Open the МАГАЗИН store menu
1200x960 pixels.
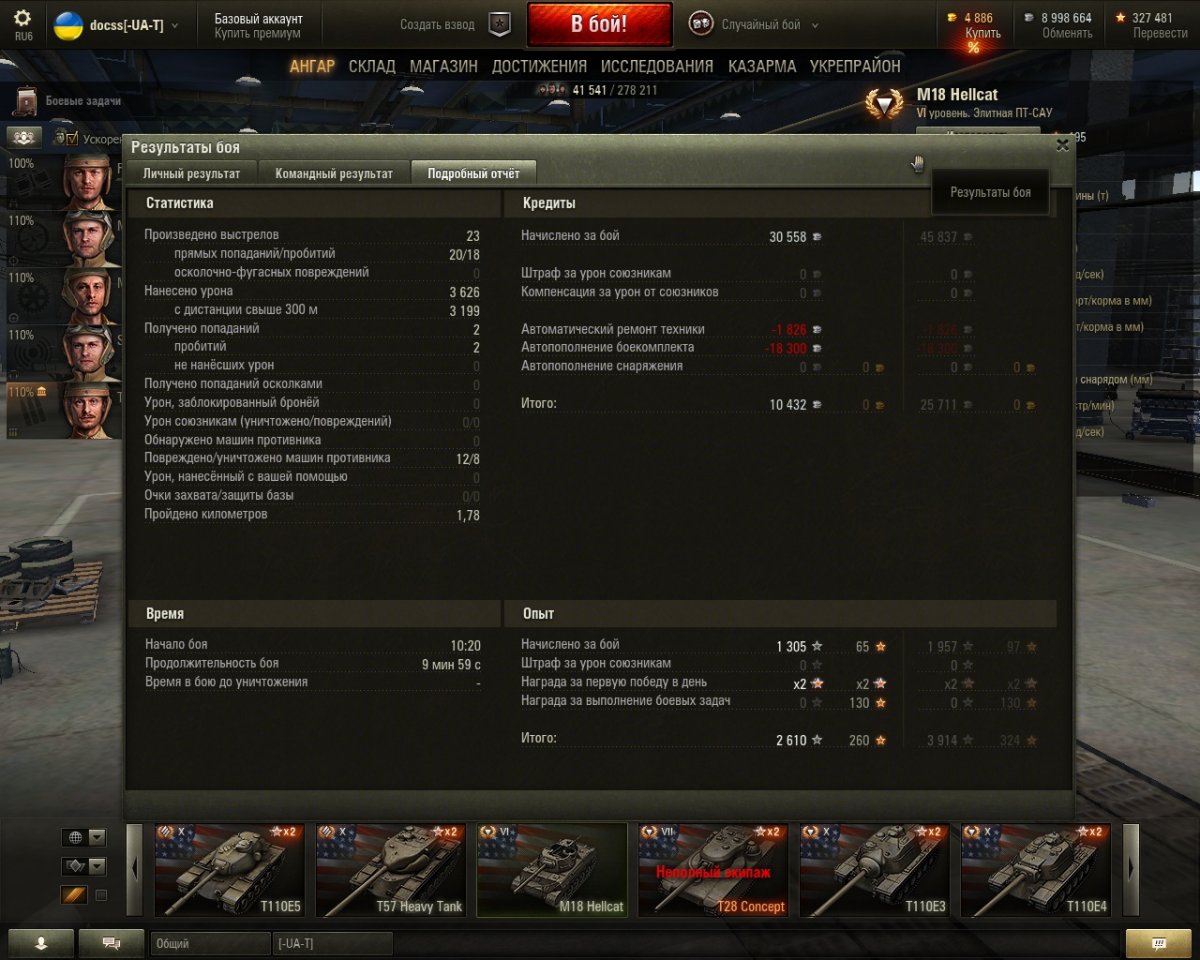[443, 66]
